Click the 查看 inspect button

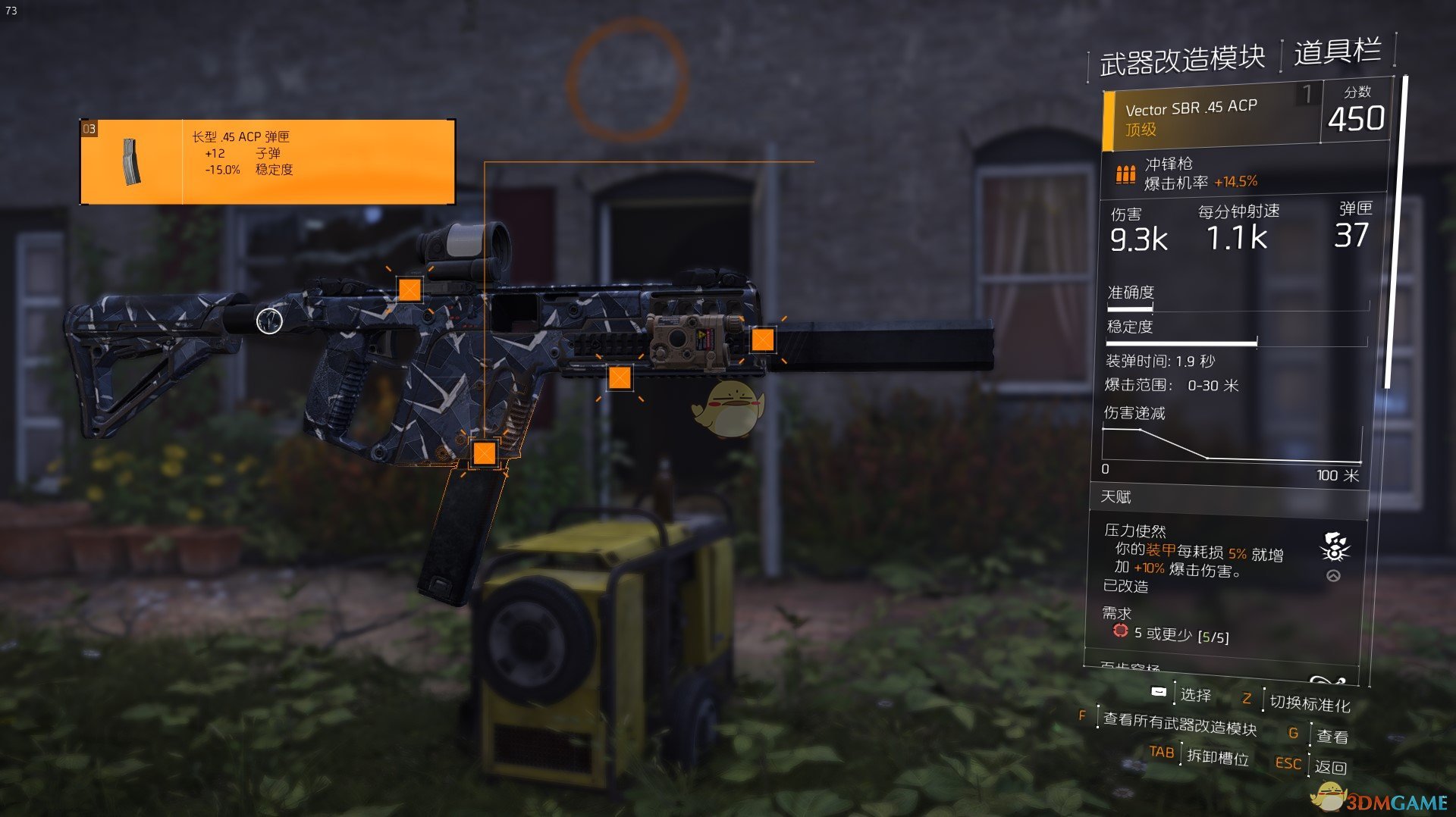tap(1332, 736)
